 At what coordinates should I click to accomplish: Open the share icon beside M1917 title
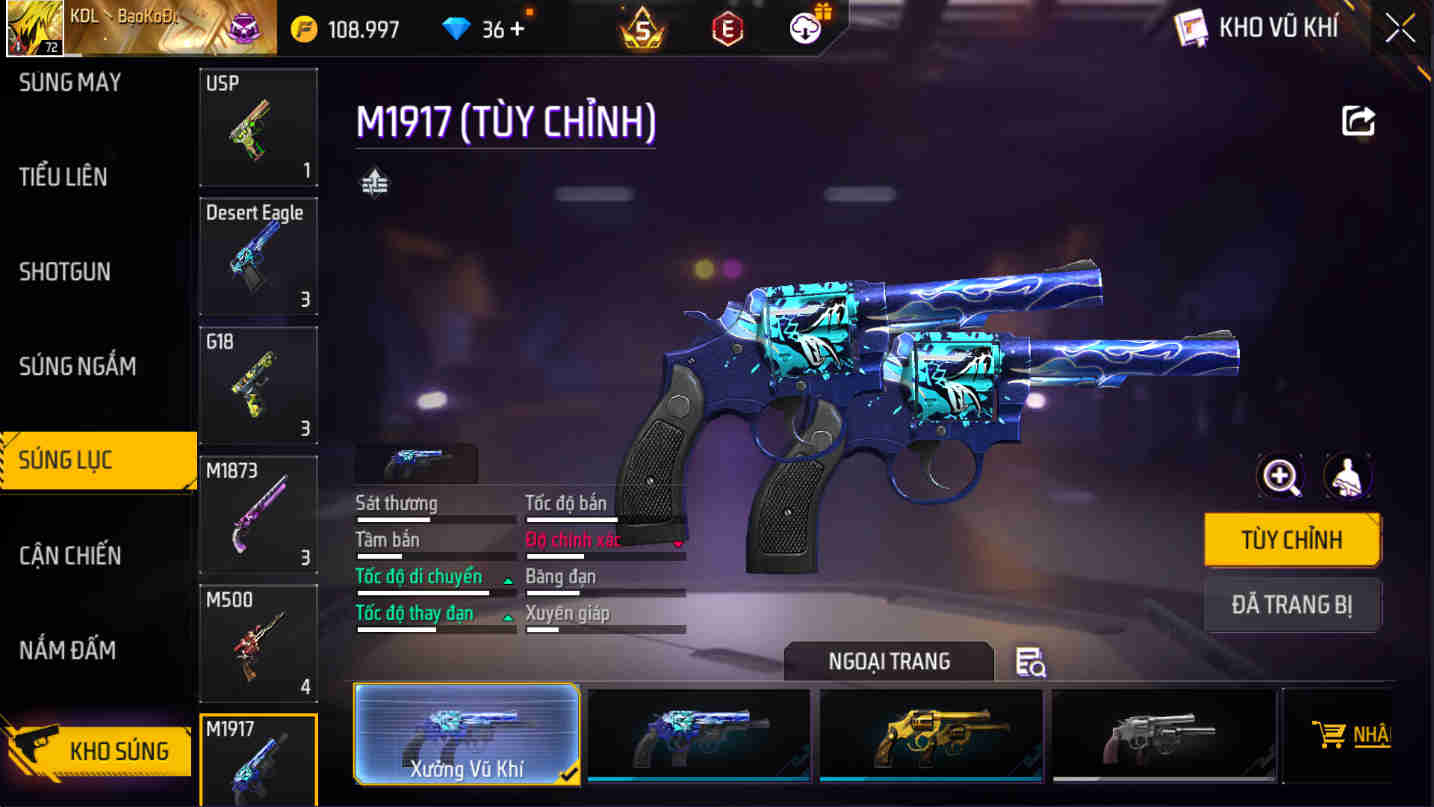point(1358,121)
